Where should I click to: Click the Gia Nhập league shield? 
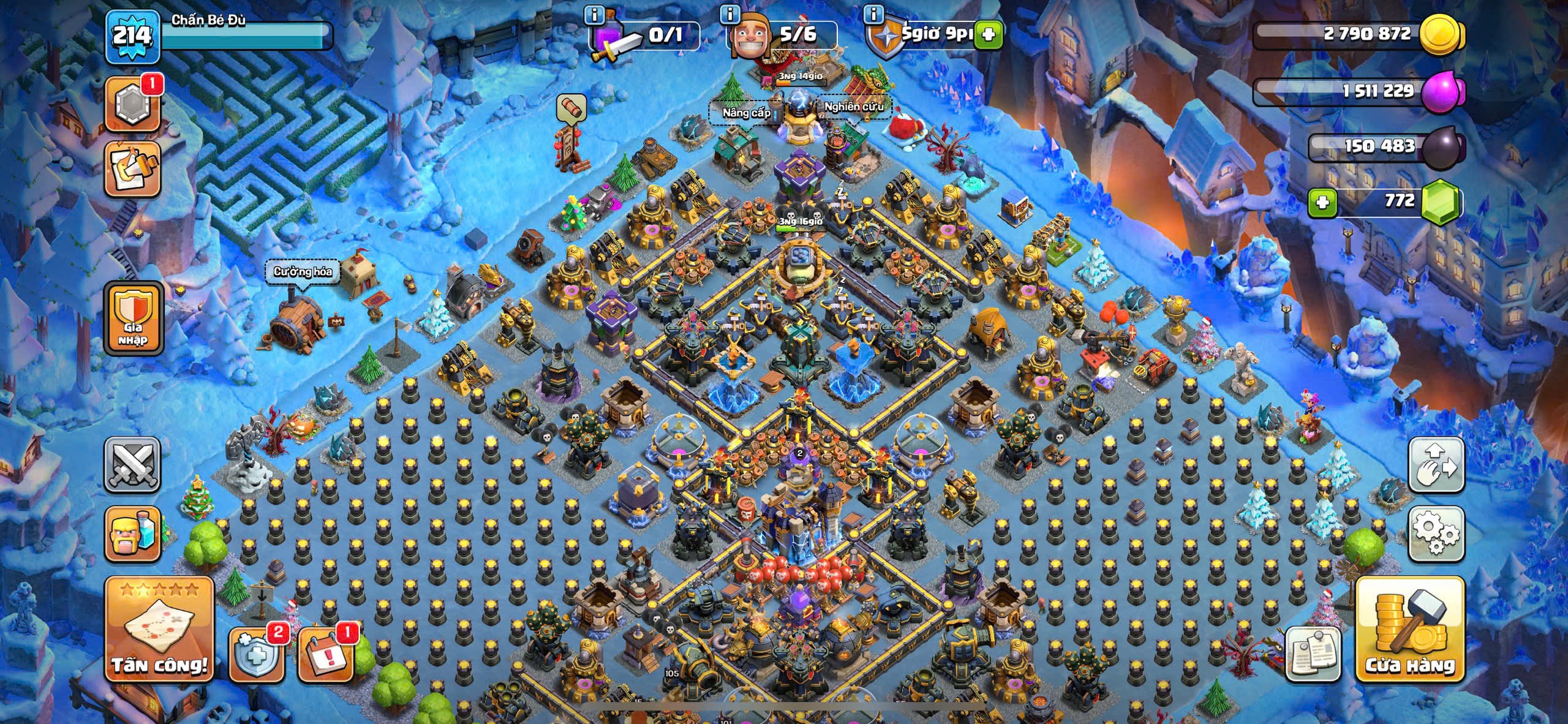point(134,319)
